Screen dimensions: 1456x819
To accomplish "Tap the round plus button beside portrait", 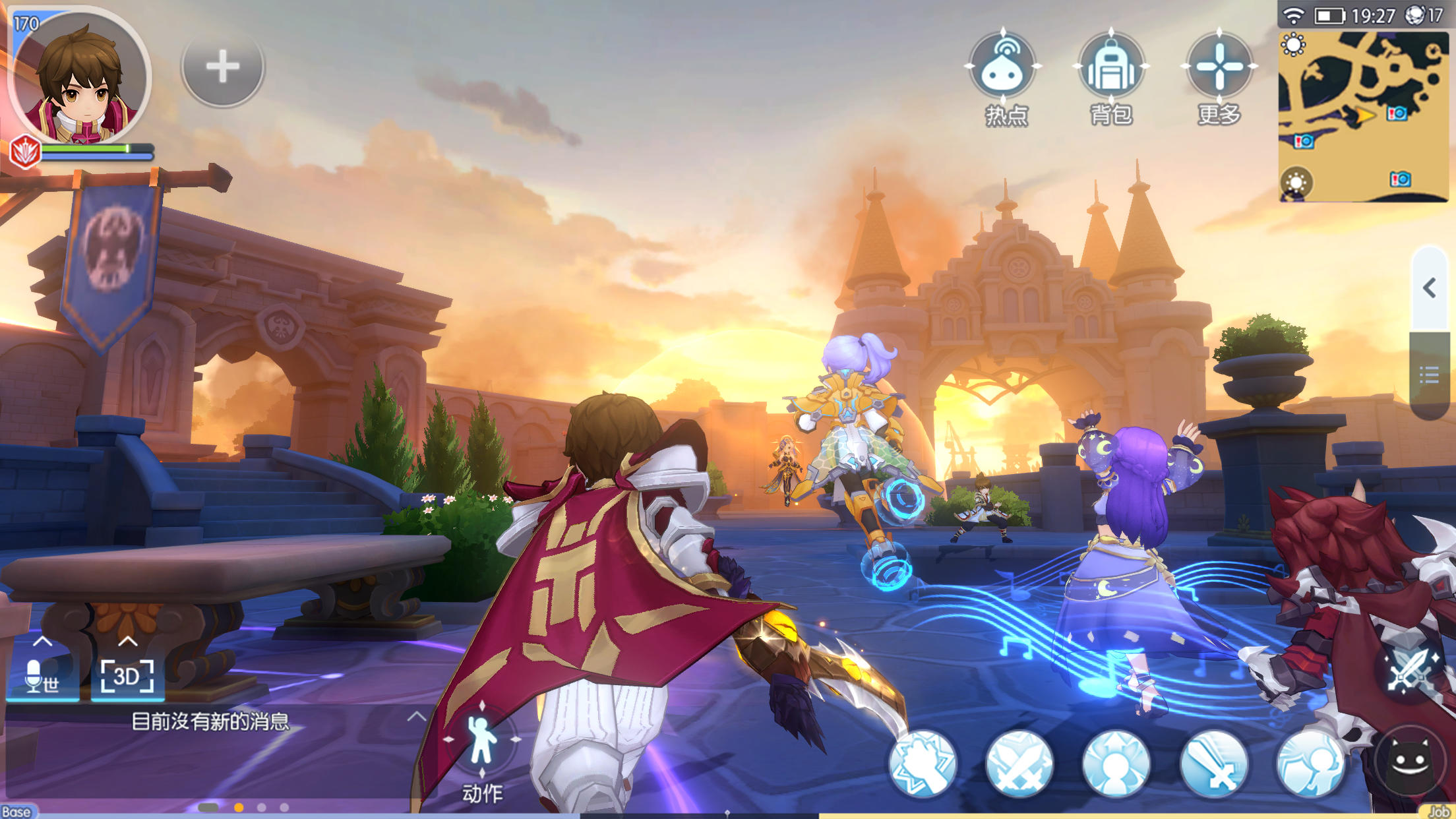I will pyautogui.click(x=222, y=67).
